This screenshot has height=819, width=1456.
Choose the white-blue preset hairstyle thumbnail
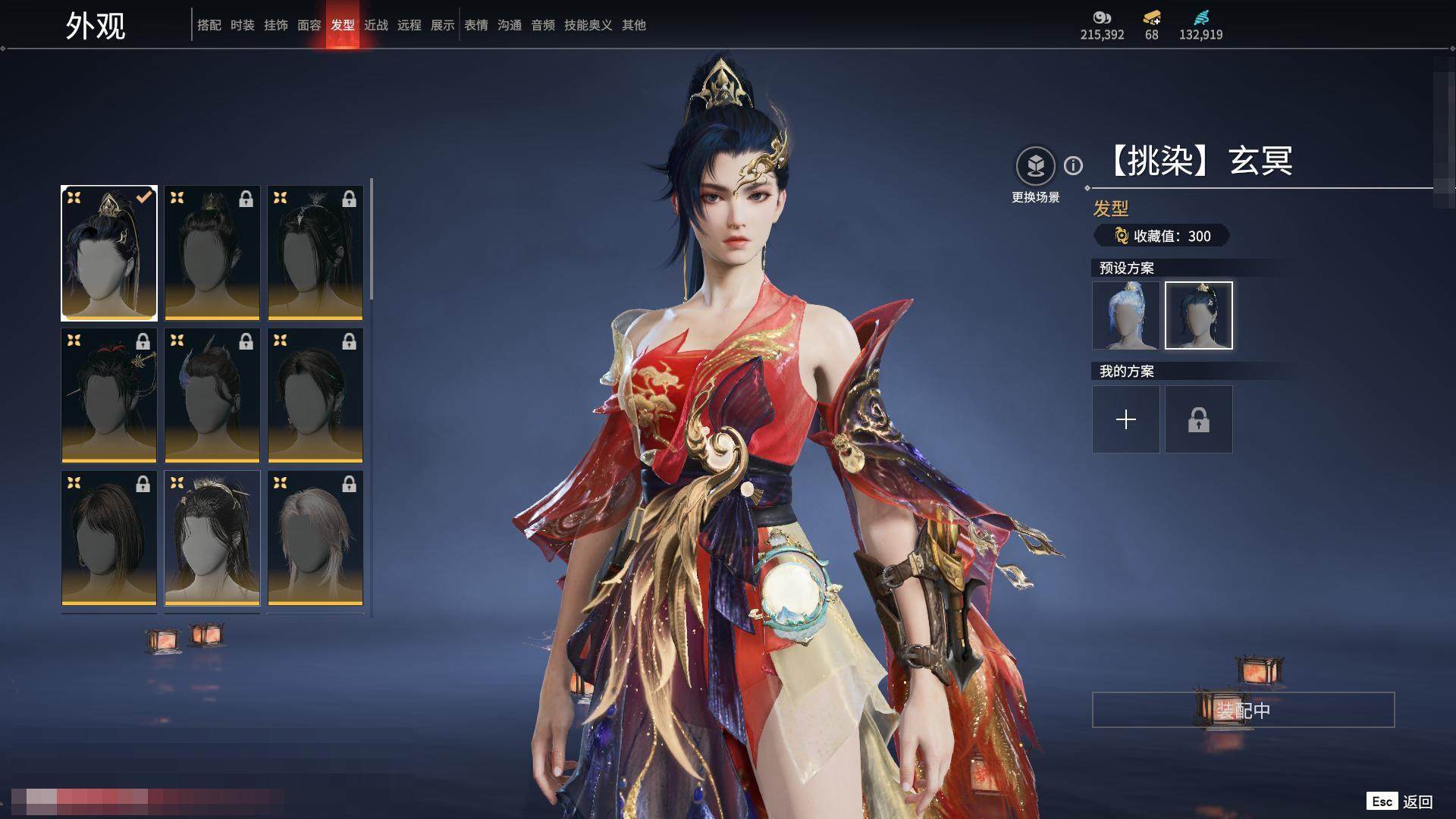[1125, 315]
